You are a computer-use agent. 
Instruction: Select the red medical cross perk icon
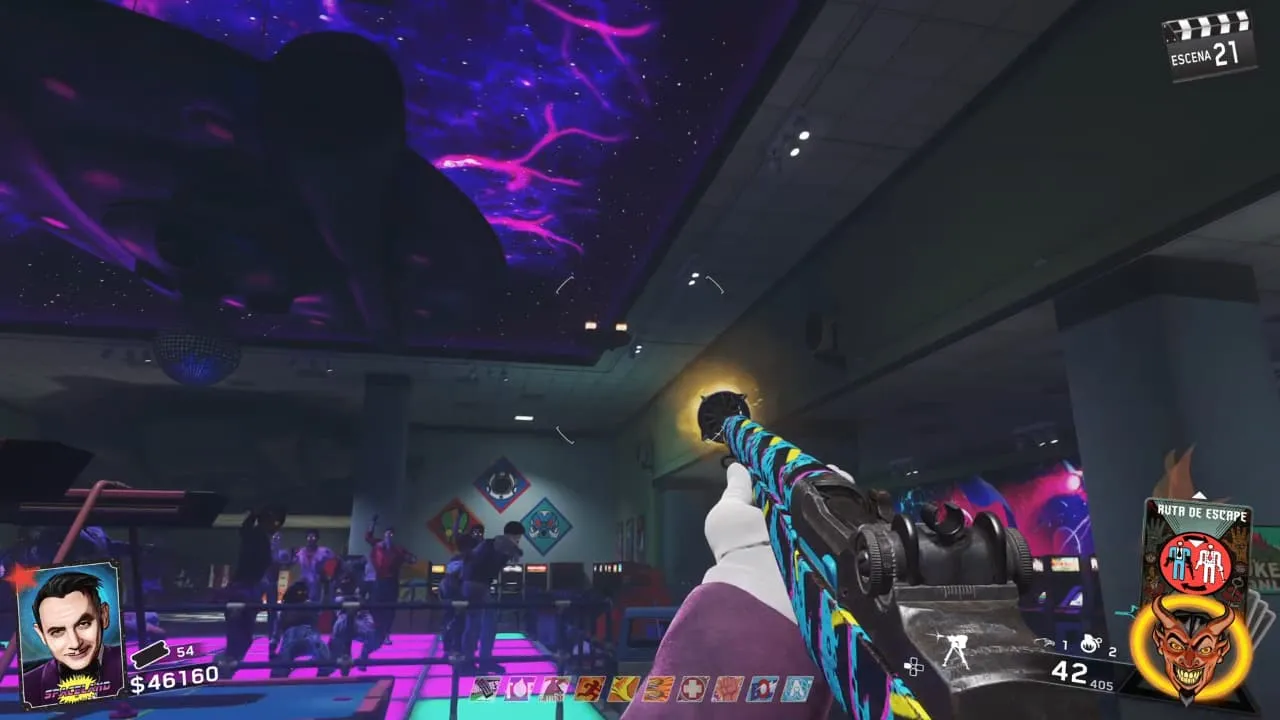[693, 688]
